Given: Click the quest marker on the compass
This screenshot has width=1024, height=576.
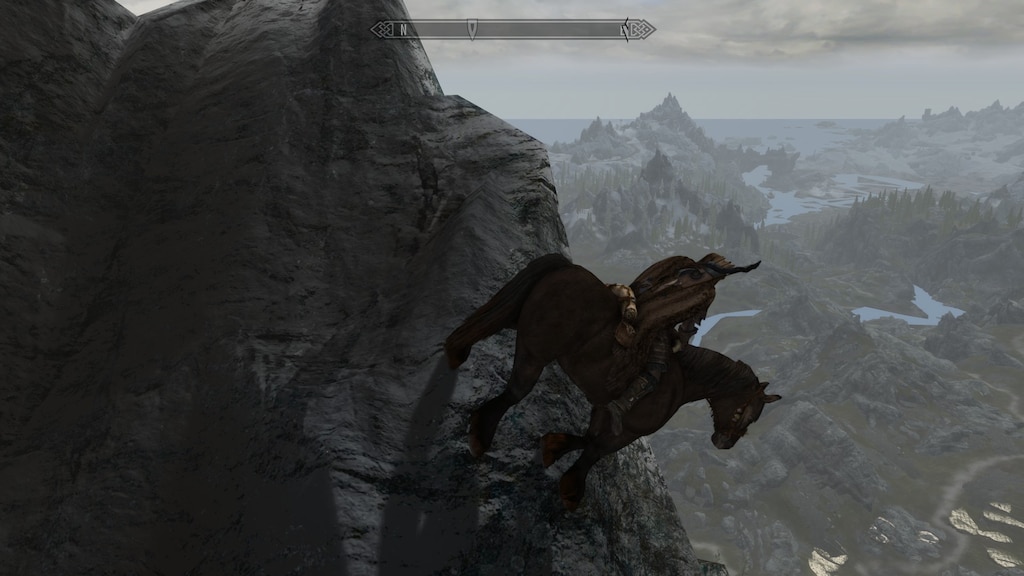Looking at the screenshot, I should point(472,30).
